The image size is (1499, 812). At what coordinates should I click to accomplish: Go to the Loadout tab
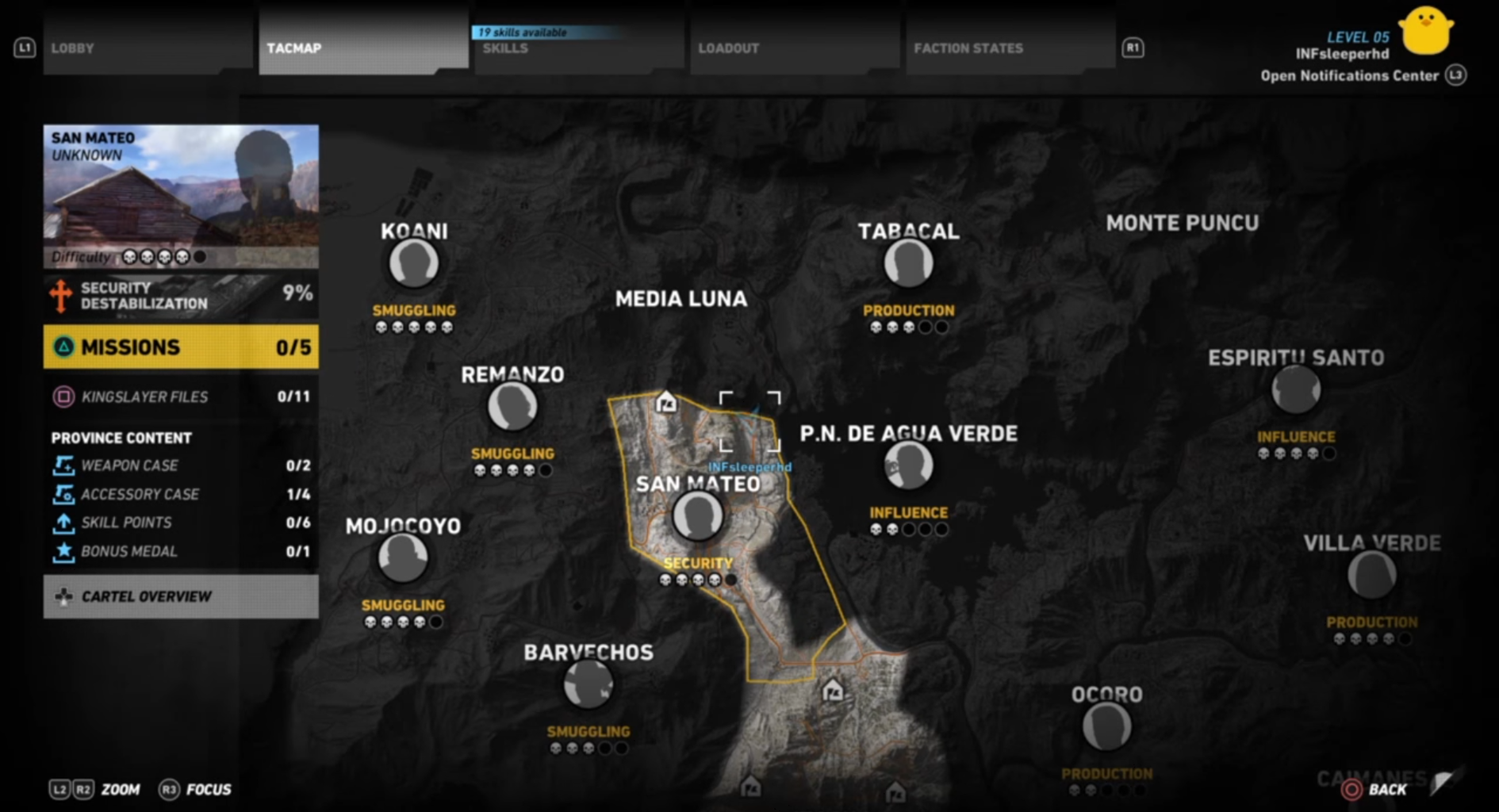point(795,48)
